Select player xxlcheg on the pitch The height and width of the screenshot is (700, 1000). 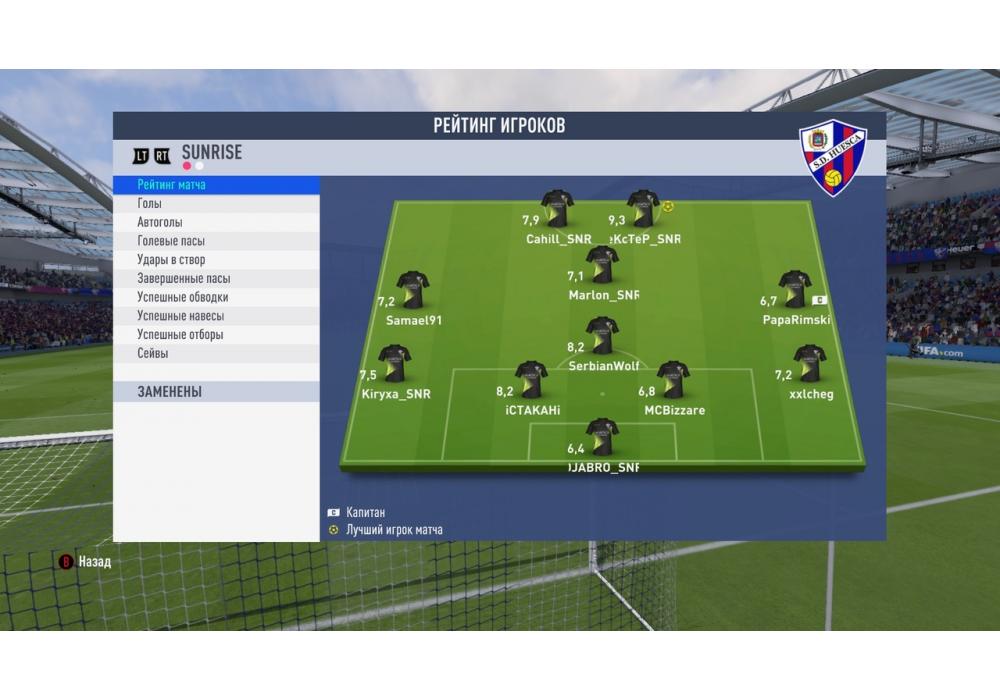click(x=808, y=364)
